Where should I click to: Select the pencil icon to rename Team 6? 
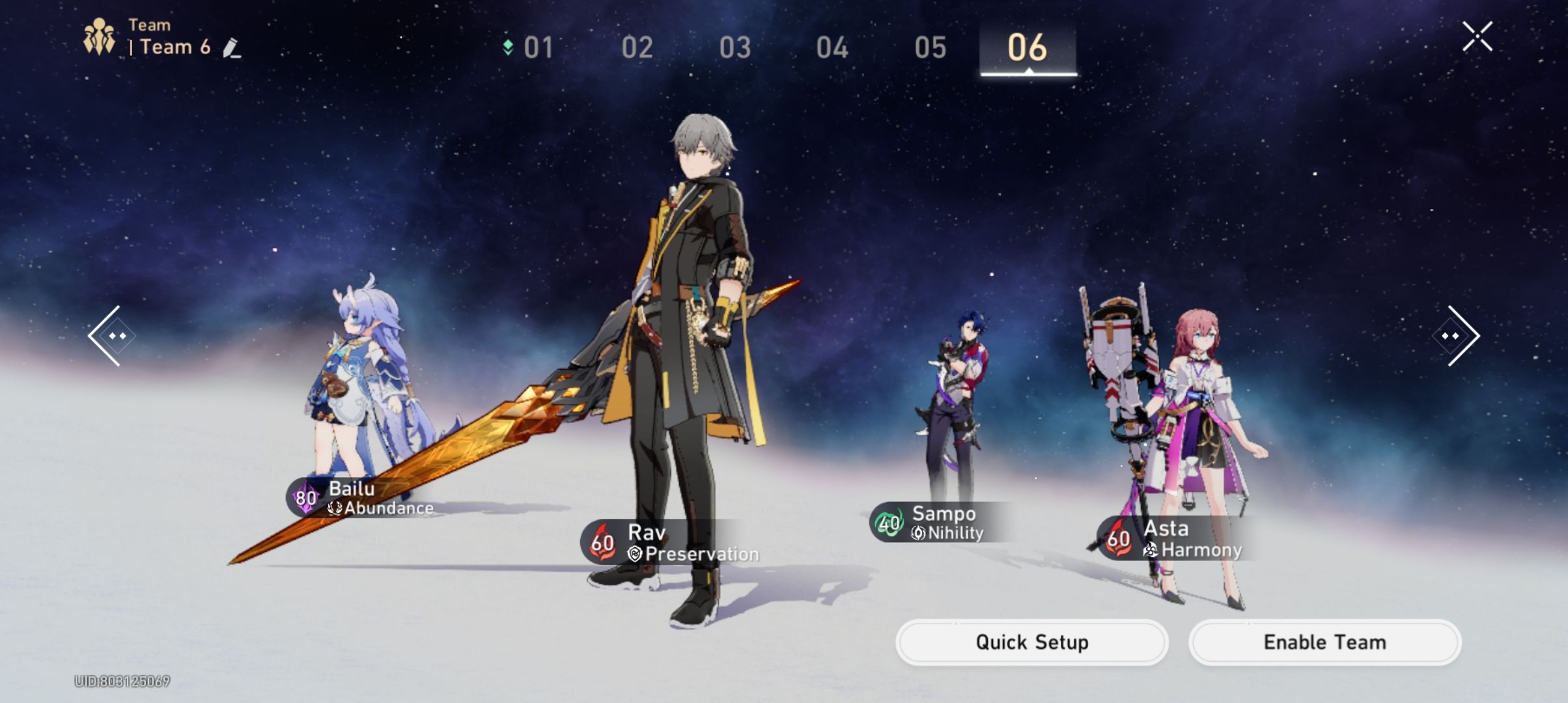(x=232, y=48)
